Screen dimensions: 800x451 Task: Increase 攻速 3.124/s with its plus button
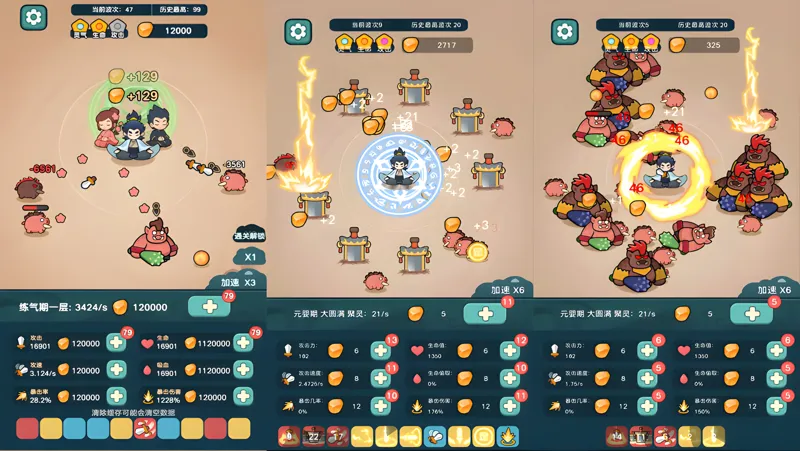(115, 370)
